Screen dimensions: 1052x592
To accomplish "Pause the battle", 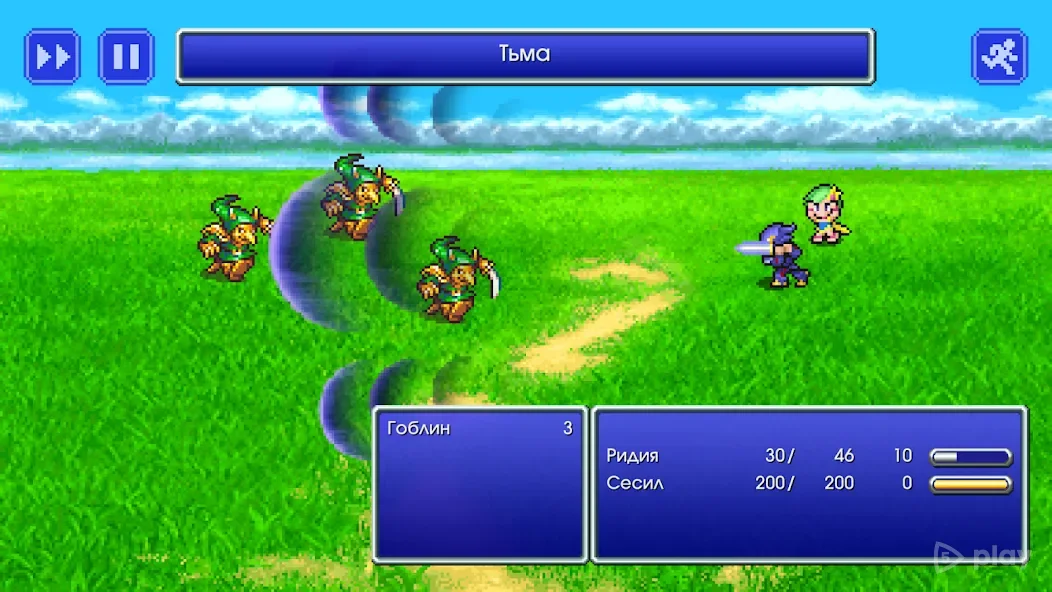I will tap(126, 56).
